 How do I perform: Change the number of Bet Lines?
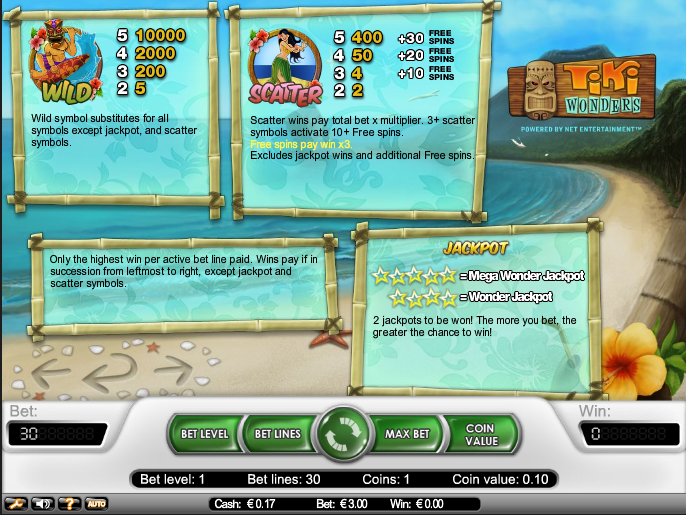[x=277, y=434]
